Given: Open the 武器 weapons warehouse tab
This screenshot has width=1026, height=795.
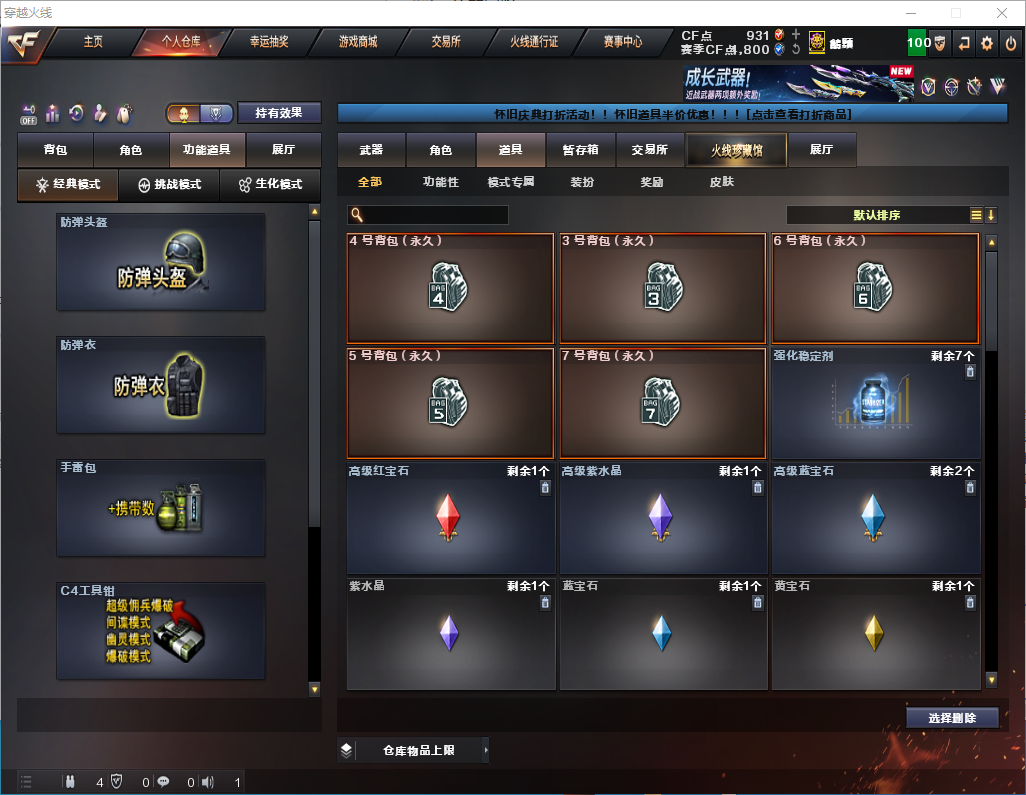Looking at the screenshot, I should coord(371,150).
